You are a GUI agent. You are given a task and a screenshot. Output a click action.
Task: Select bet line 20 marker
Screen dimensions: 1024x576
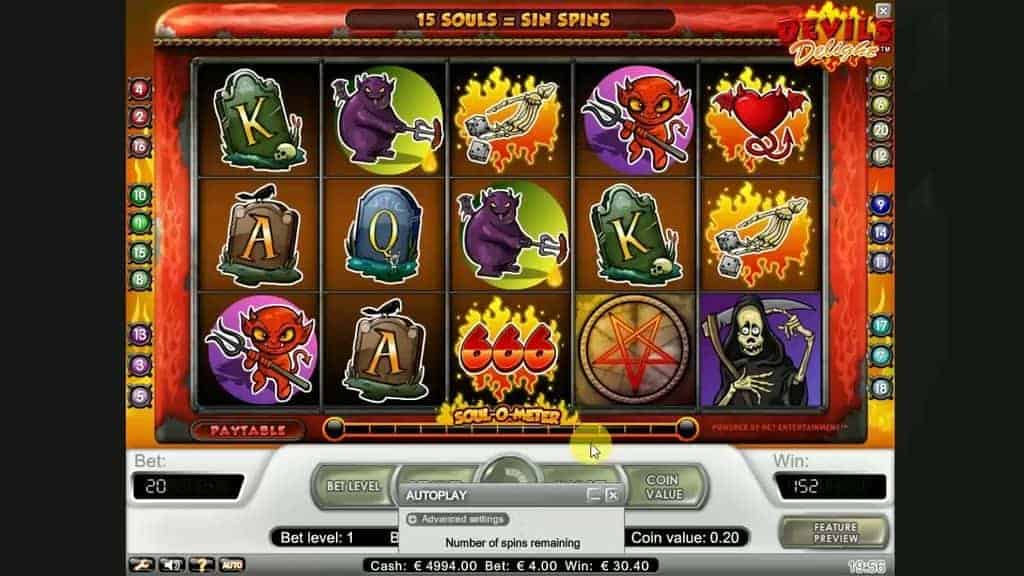(881, 129)
